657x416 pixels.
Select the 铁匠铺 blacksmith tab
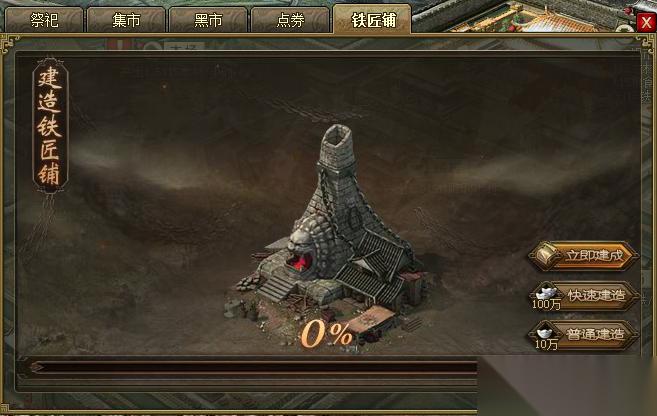(372, 19)
